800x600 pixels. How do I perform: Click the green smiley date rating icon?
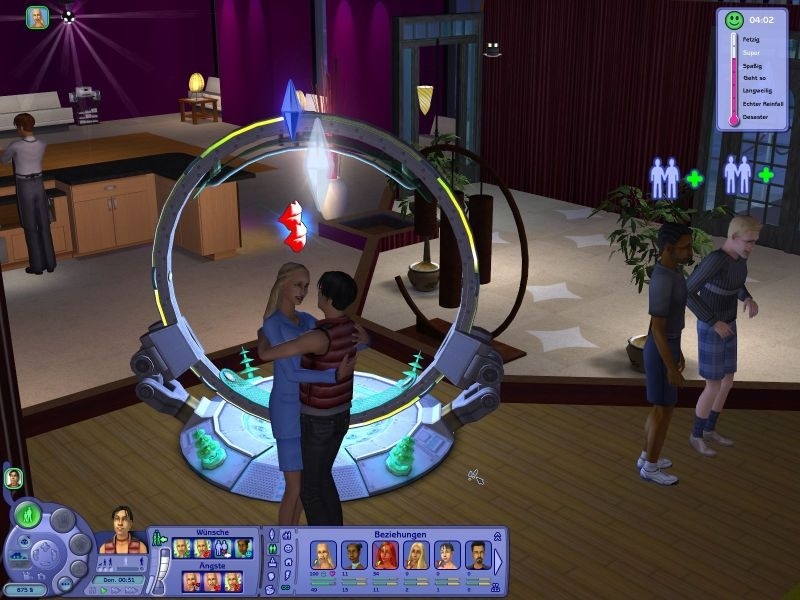734,19
